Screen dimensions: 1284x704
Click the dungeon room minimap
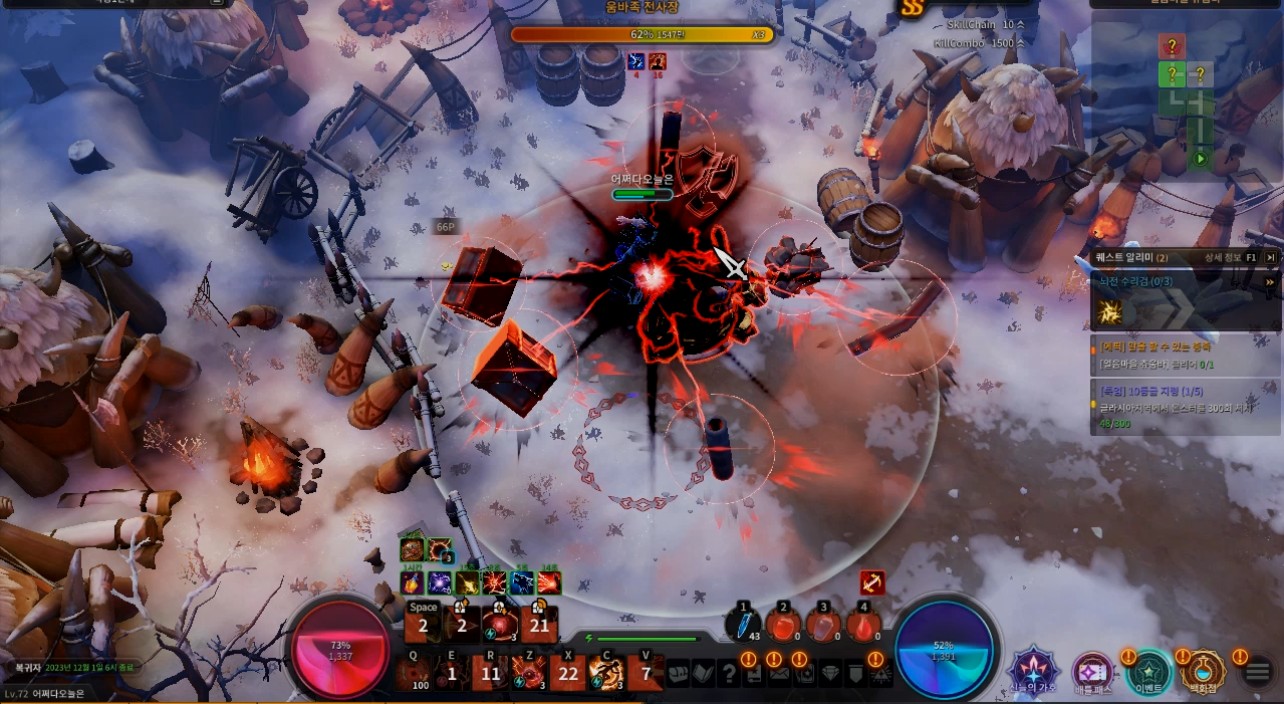1186,102
